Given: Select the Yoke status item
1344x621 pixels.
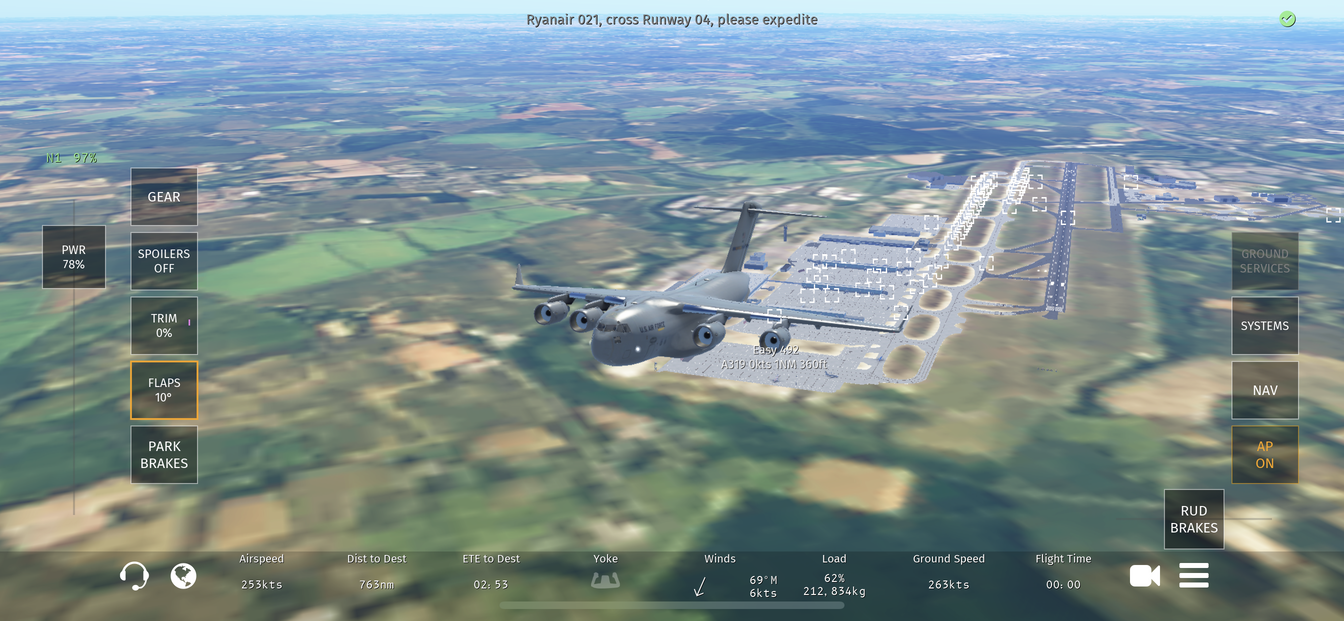Looking at the screenshot, I should click(x=605, y=572).
